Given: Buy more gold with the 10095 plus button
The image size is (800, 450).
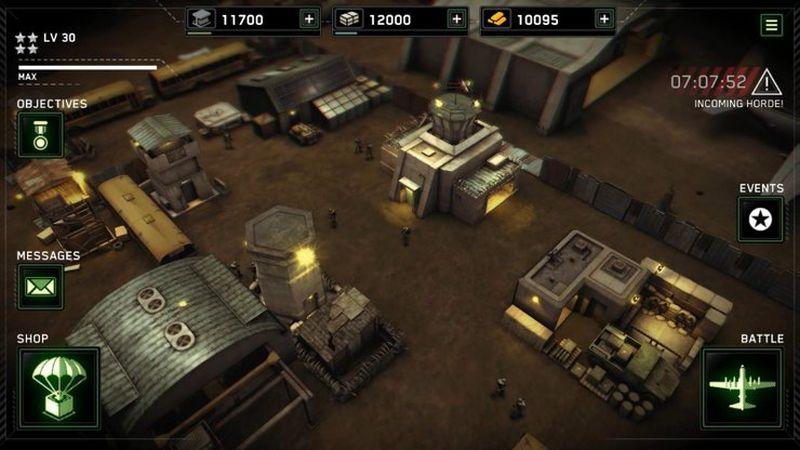Looking at the screenshot, I should click(603, 19).
